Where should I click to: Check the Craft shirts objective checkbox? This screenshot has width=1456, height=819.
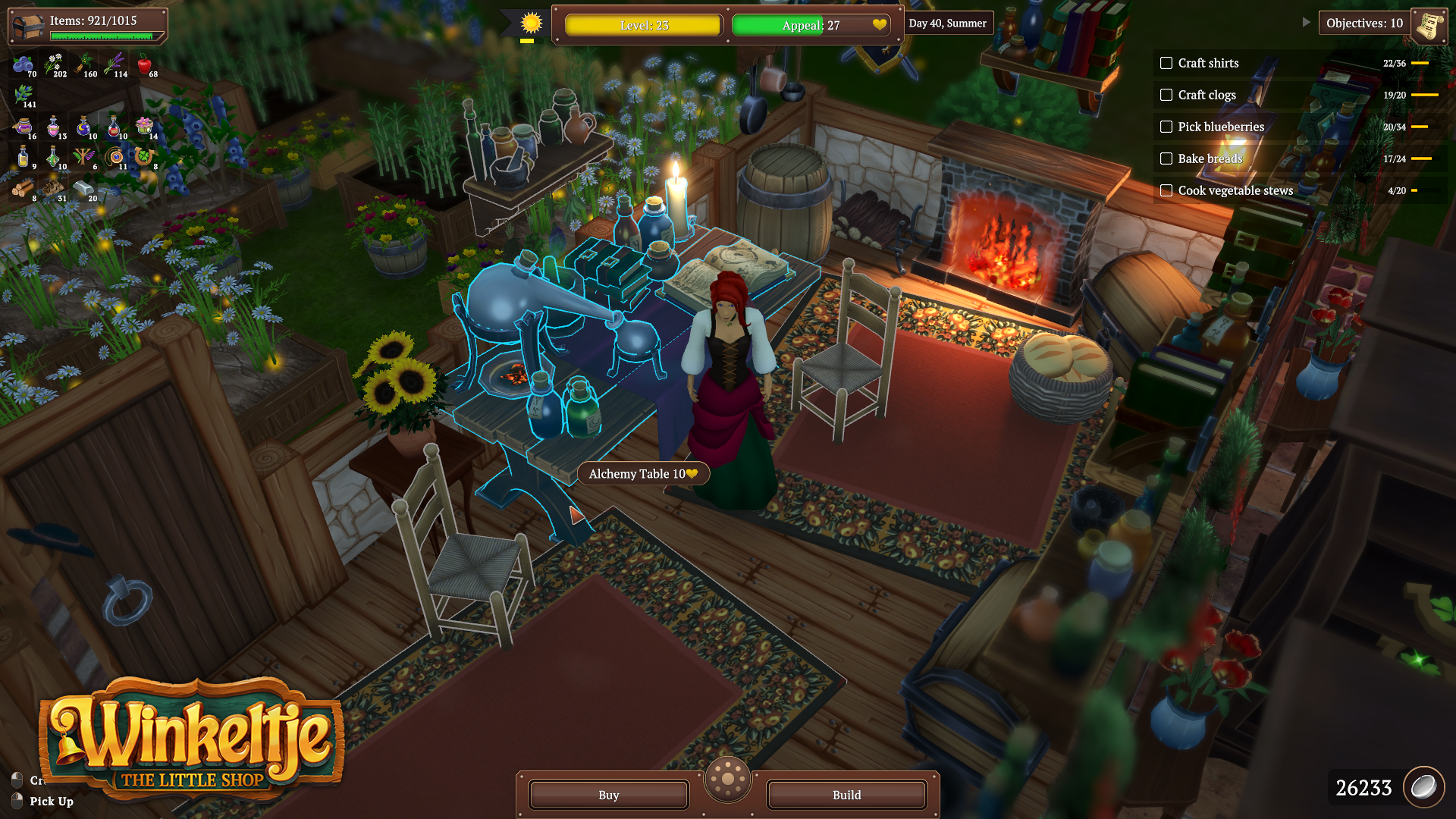pos(1166,64)
